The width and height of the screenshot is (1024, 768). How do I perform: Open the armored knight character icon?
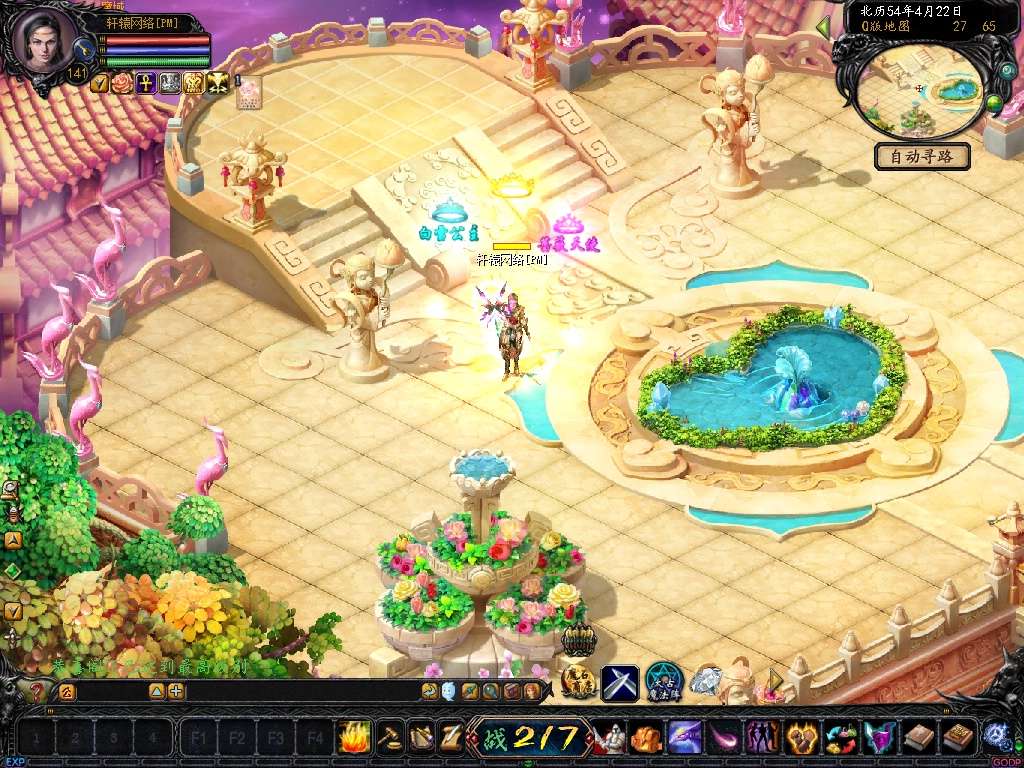click(610, 739)
